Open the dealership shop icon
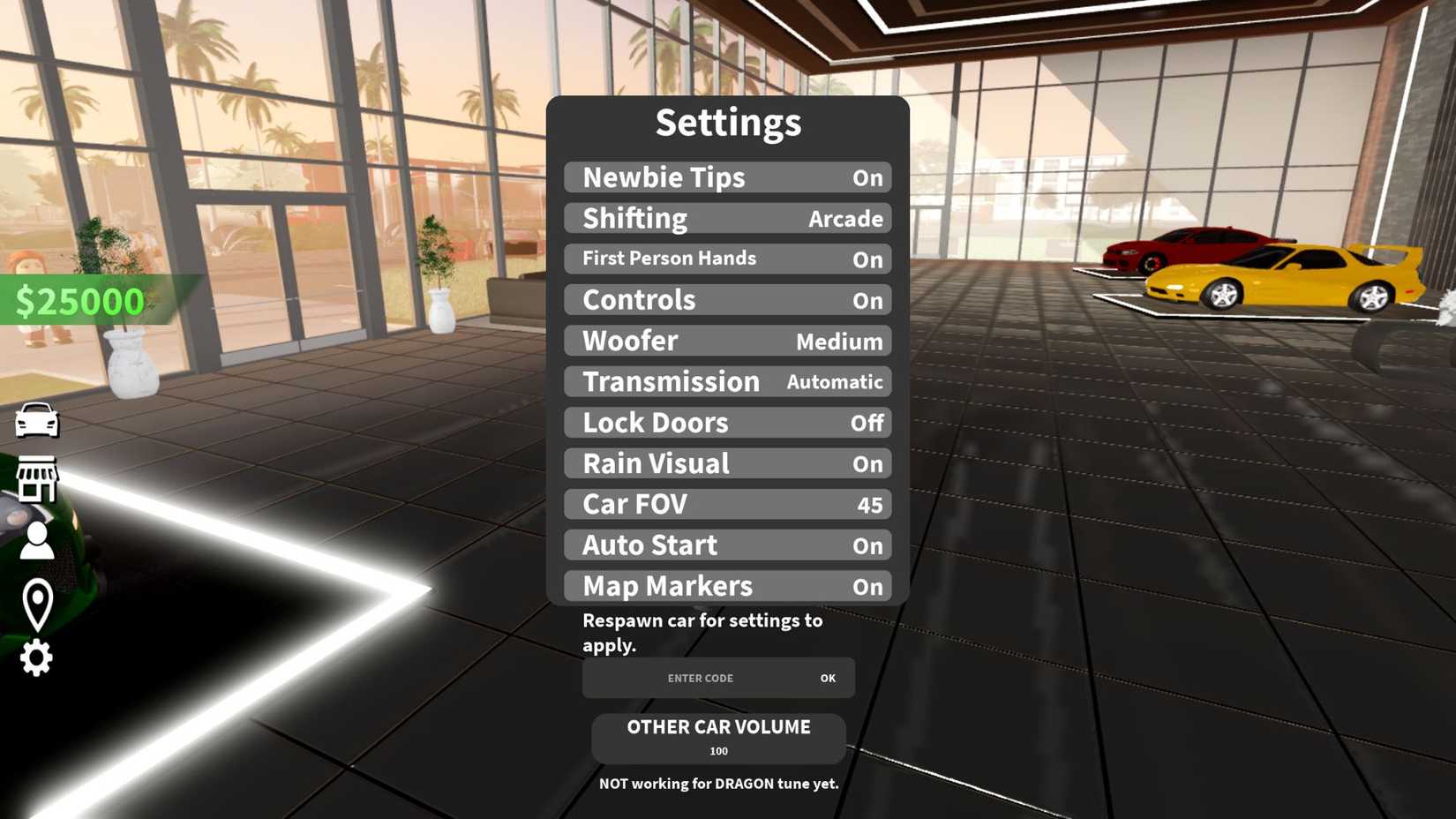The height and width of the screenshot is (819, 1456). [36, 481]
